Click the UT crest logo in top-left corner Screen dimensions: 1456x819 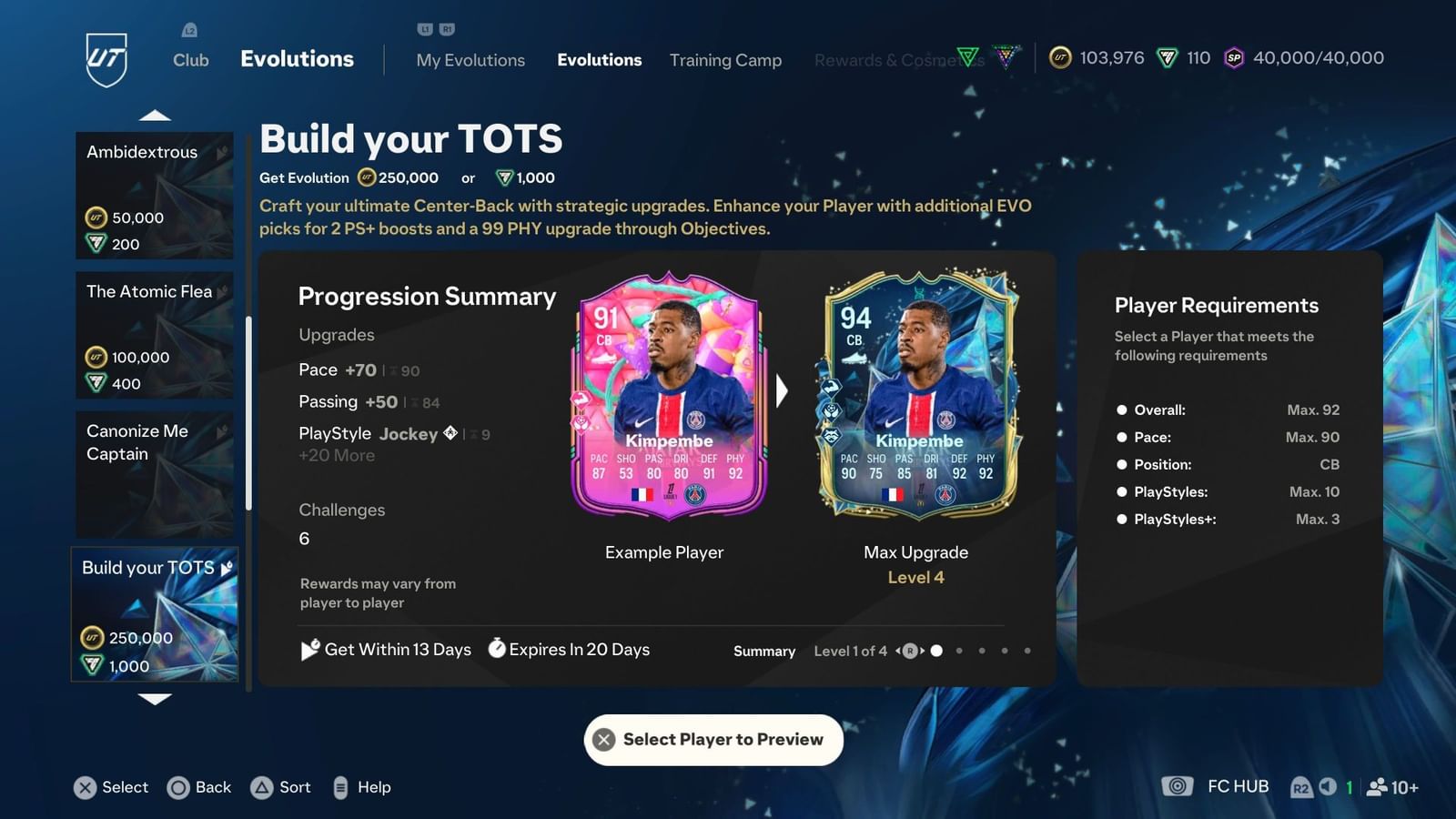click(x=106, y=57)
